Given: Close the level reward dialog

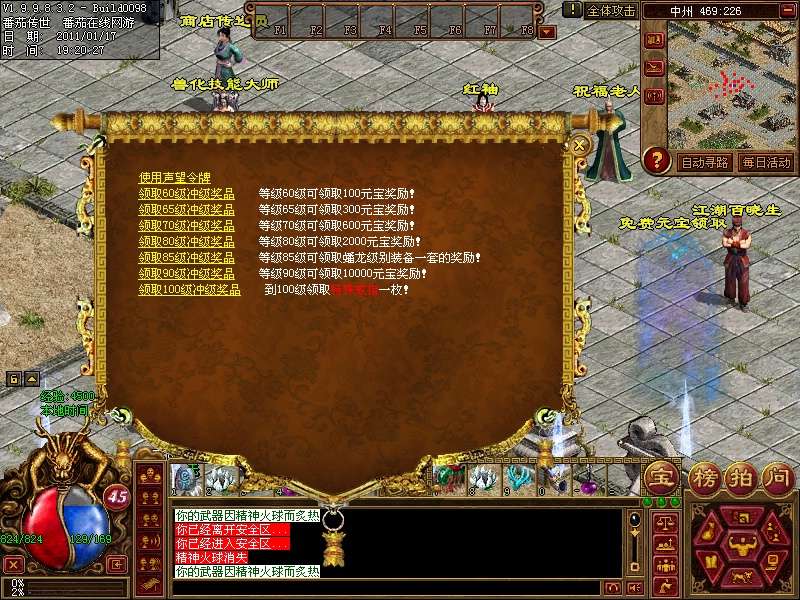Looking at the screenshot, I should pyautogui.click(x=580, y=145).
